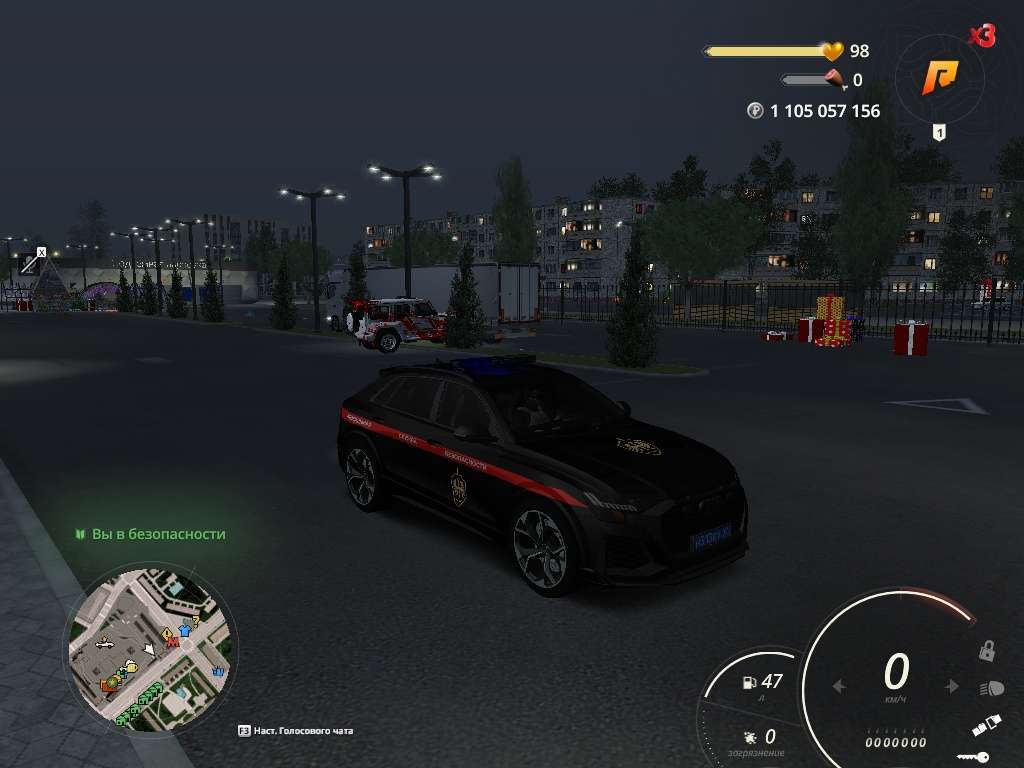Viewport: 1024px width, 768px height.
Task: Select the blue shirt marker on minimap
Action: [x=183, y=632]
